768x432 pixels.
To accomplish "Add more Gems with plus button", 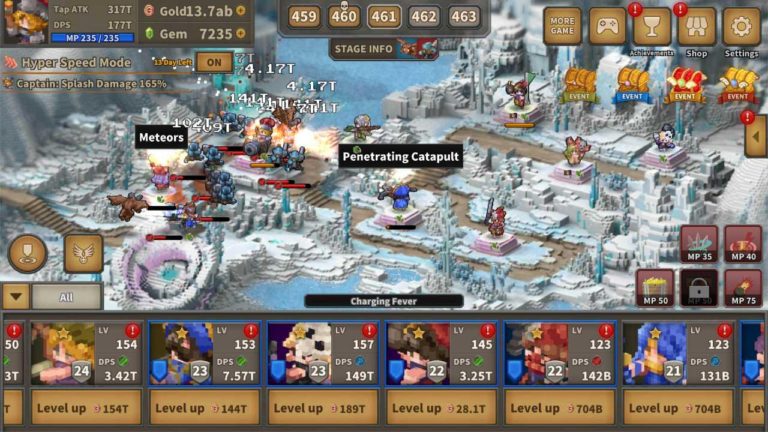I will coord(241,33).
